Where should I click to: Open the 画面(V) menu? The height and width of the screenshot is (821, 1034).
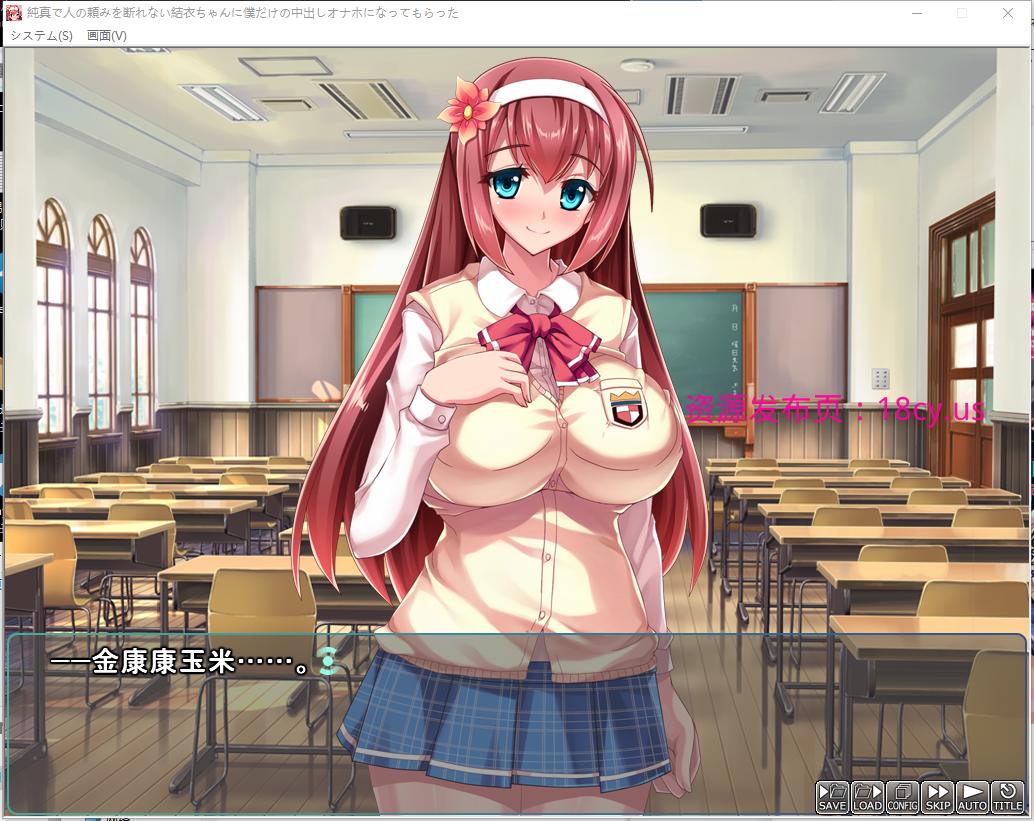tap(107, 35)
